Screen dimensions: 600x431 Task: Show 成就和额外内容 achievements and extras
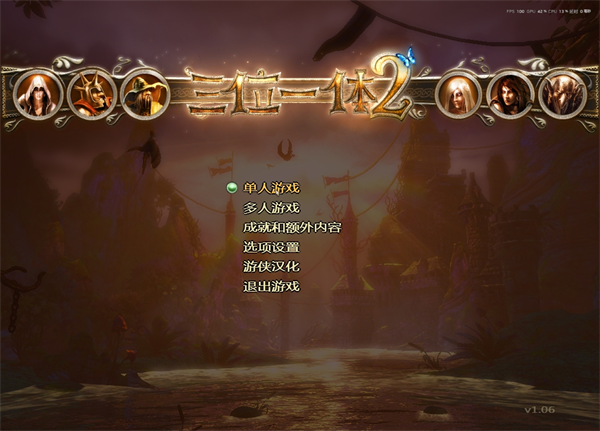point(291,228)
